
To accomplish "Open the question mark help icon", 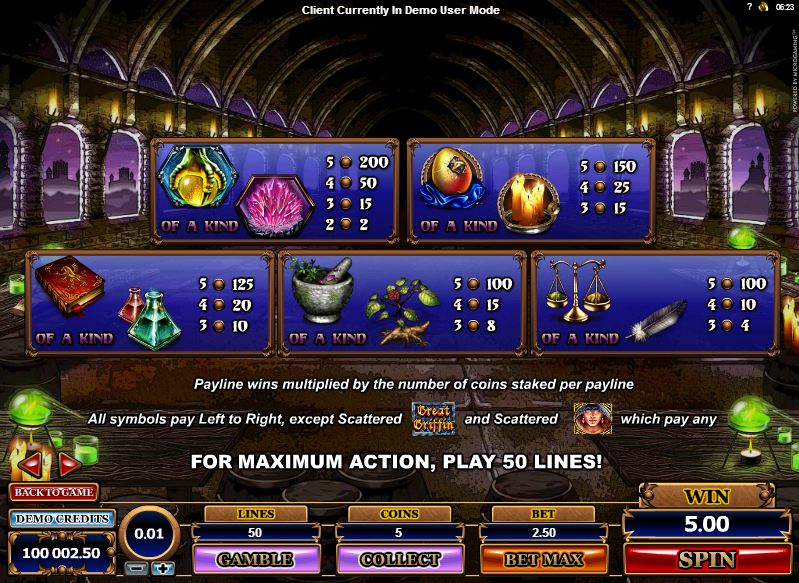I will [749, 8].
